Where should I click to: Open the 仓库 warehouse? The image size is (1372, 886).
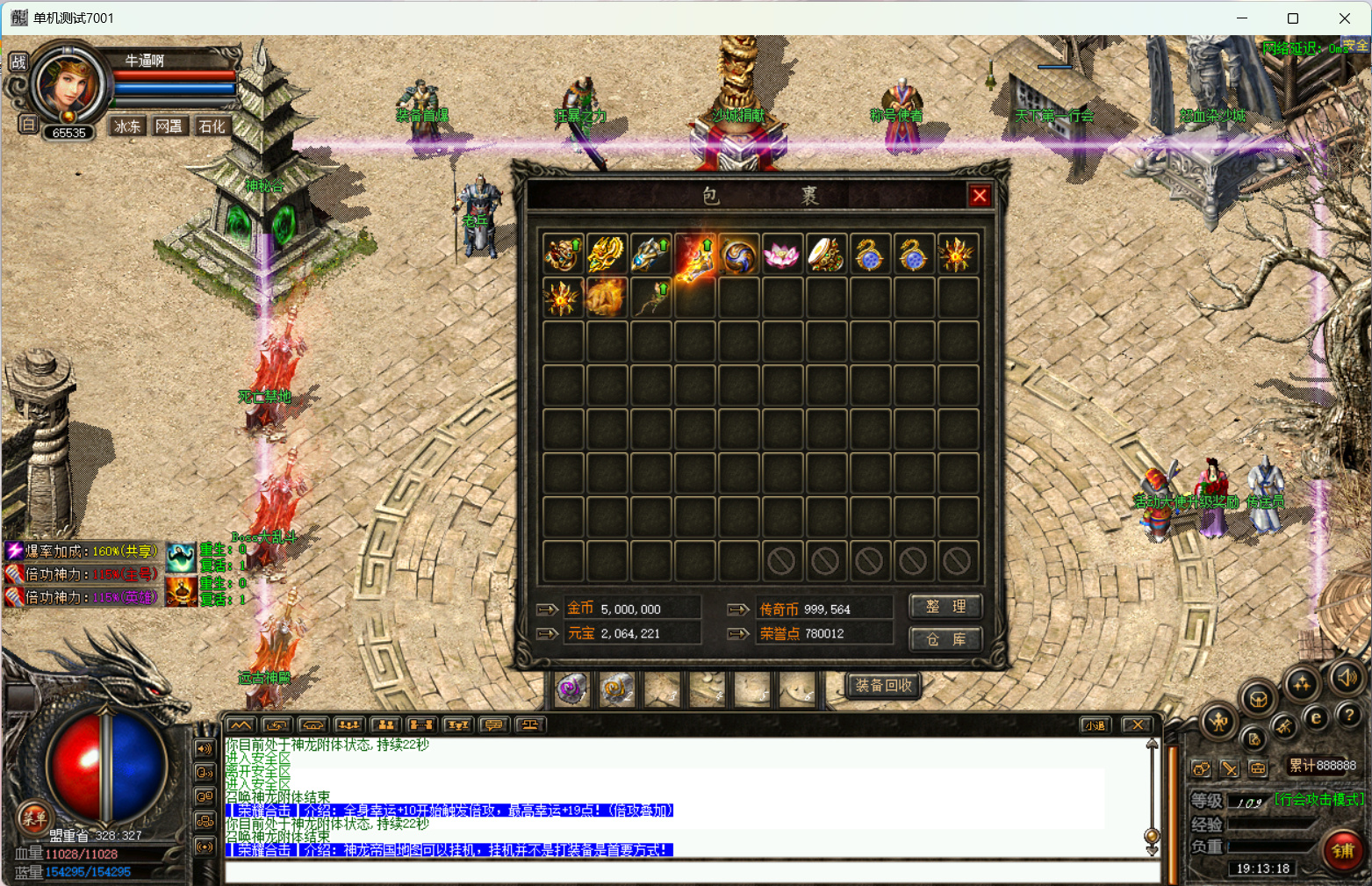[945, 639]
